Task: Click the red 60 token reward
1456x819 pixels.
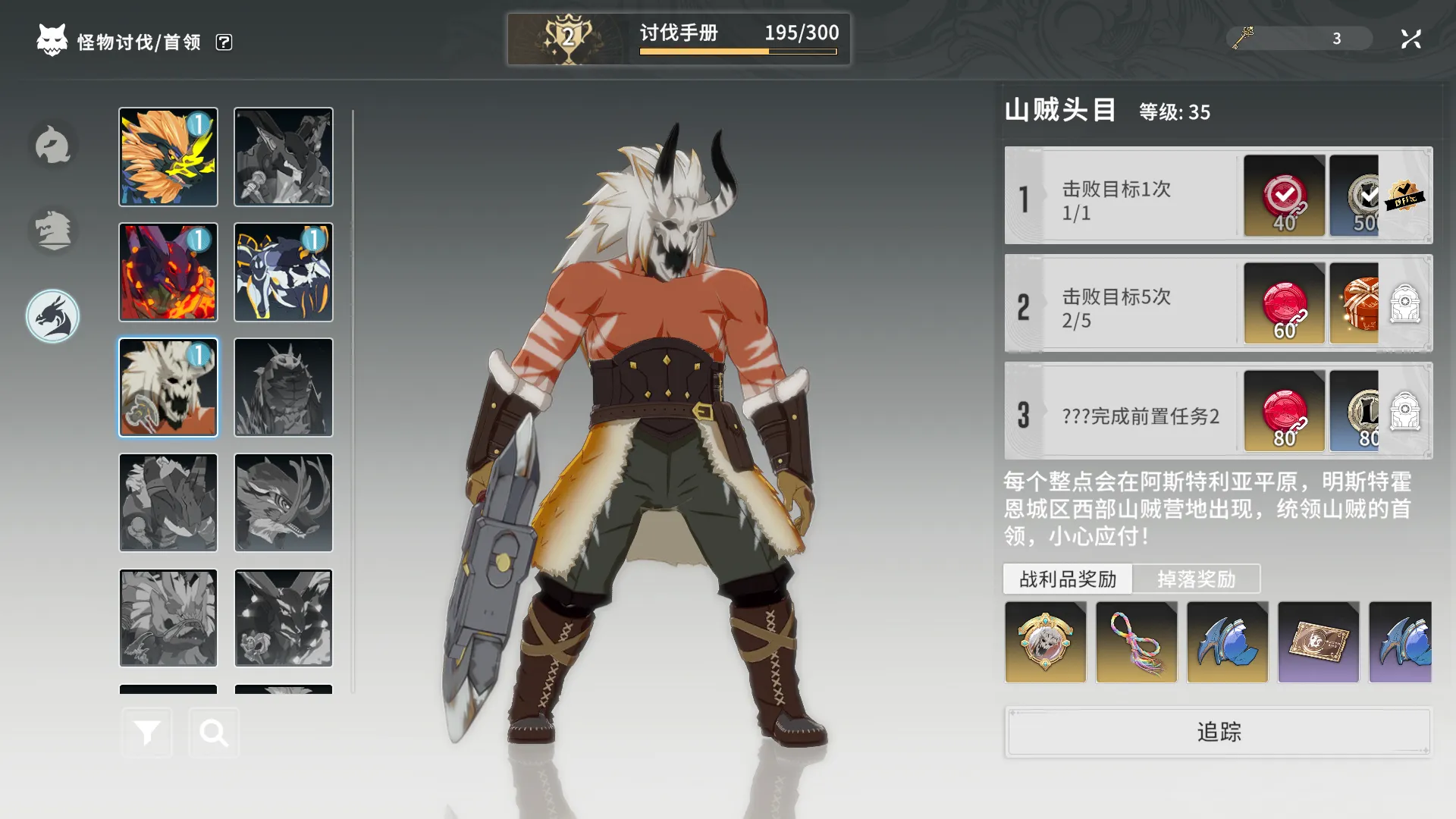Action: [1284, 303]
